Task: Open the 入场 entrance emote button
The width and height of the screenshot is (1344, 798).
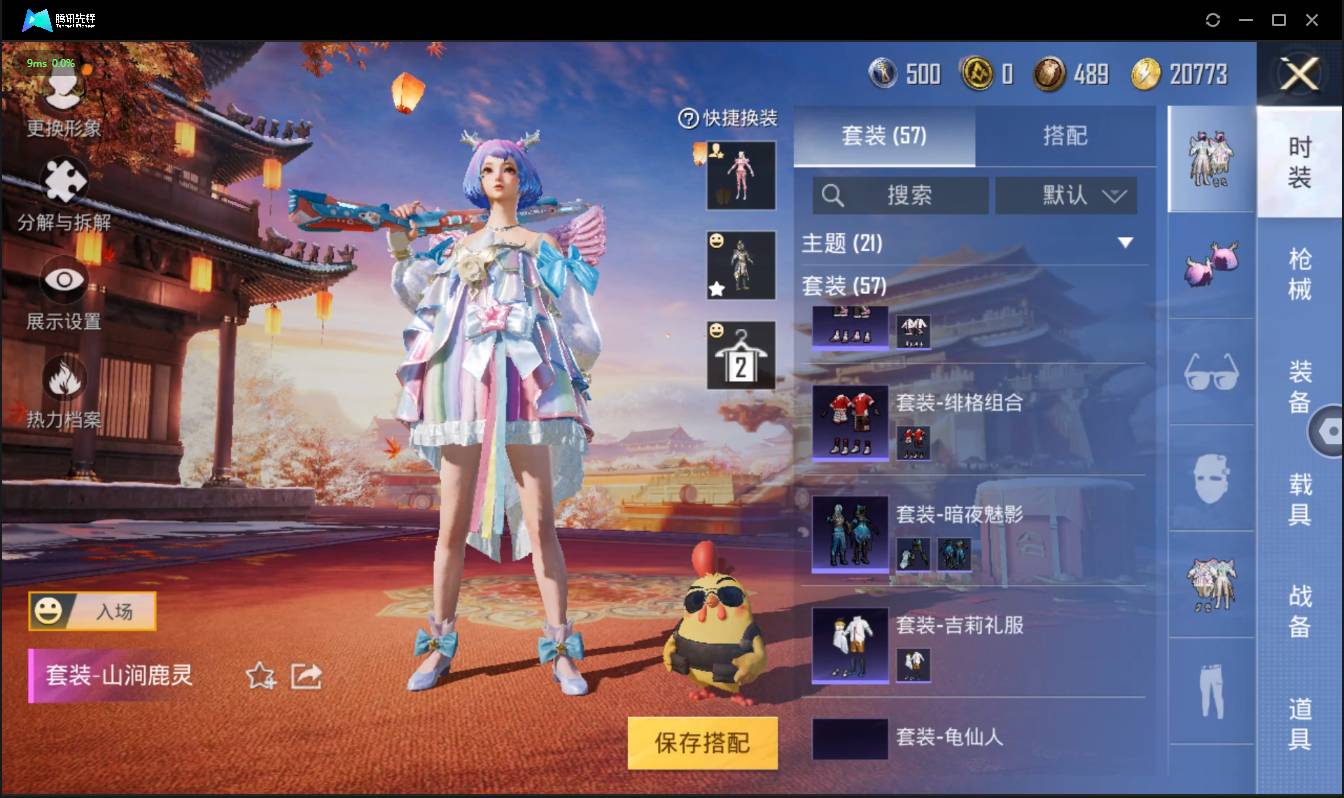Action: pos(93,611)
